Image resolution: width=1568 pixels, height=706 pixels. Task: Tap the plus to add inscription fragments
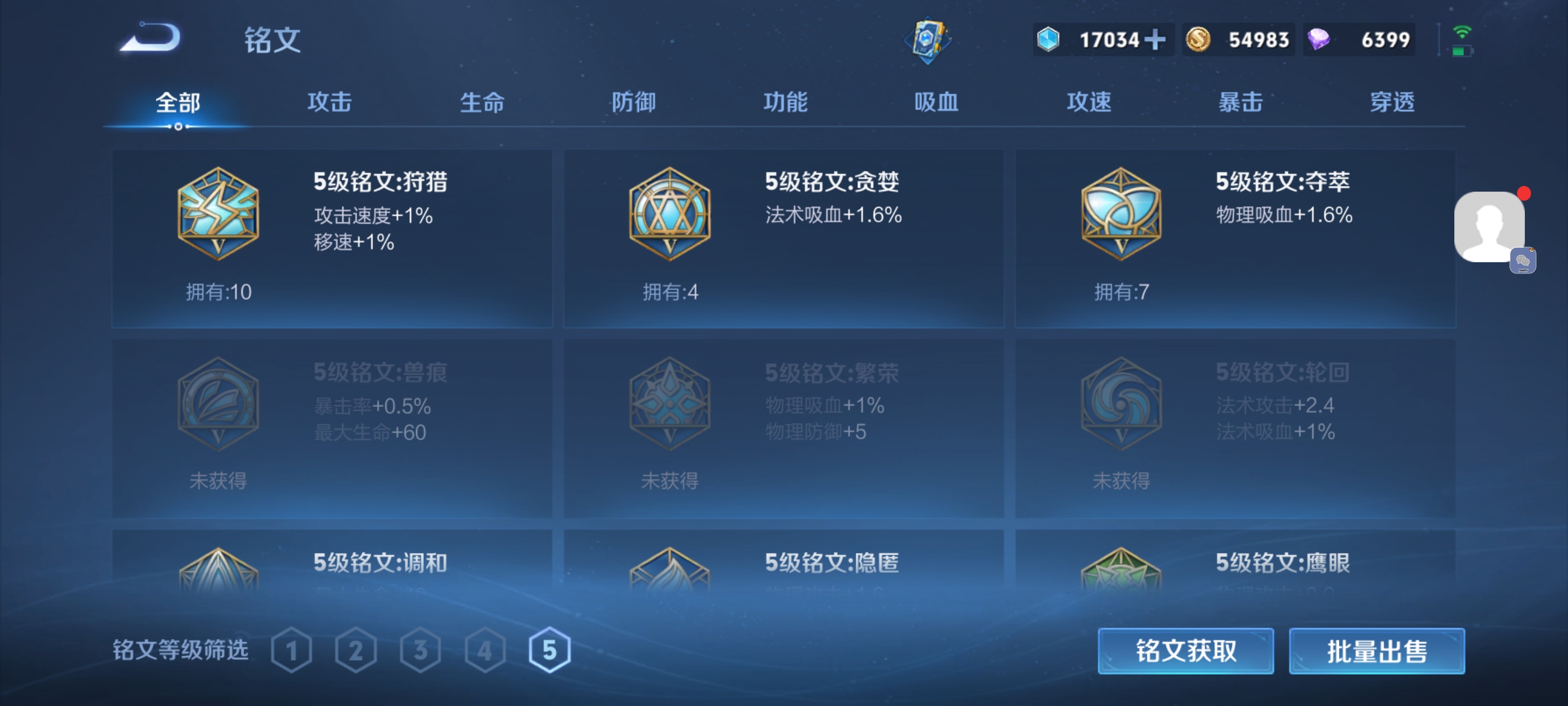coord(1155,39)
